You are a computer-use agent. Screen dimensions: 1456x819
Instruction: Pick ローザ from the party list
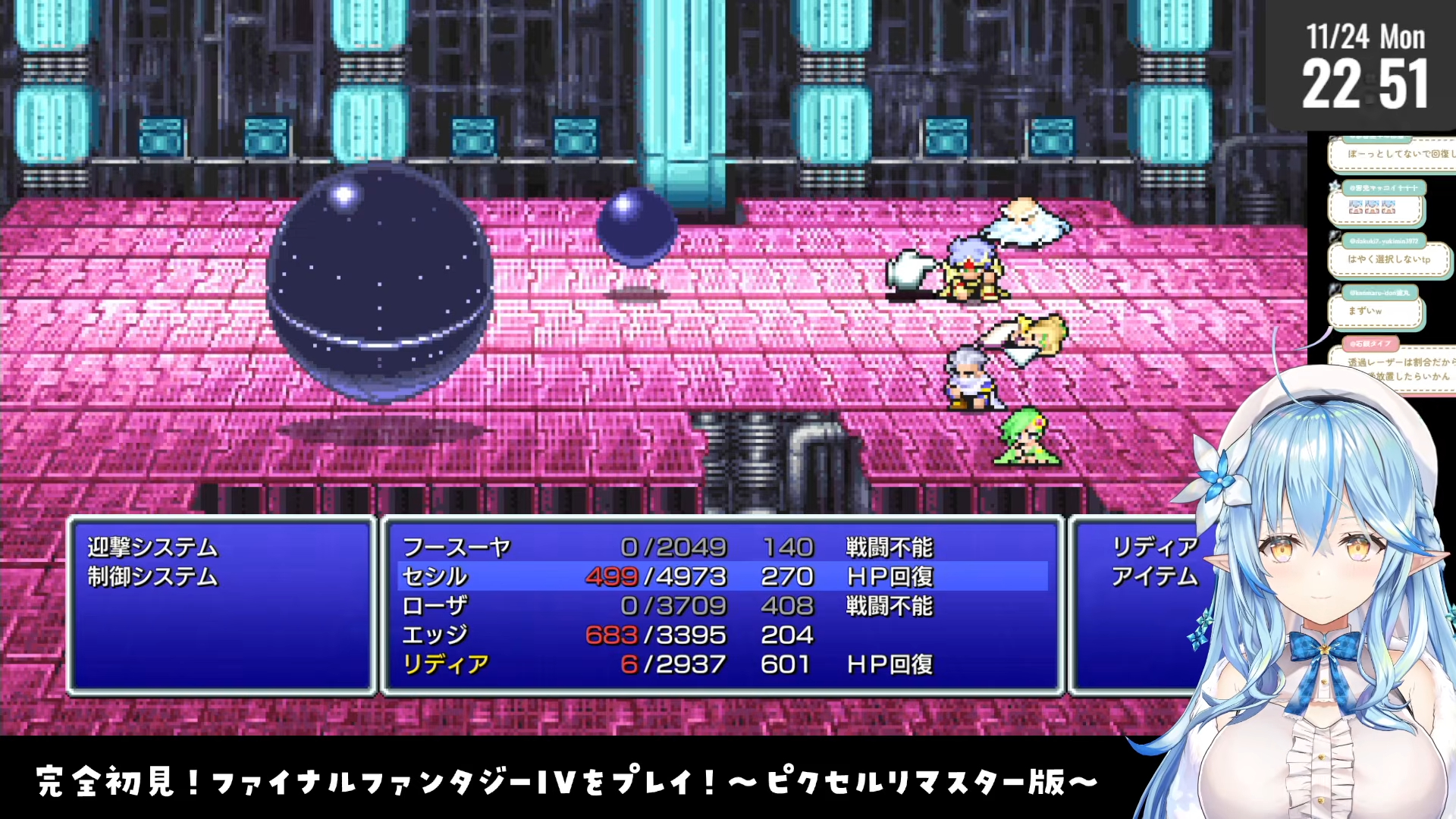click(x=435, y=606)
